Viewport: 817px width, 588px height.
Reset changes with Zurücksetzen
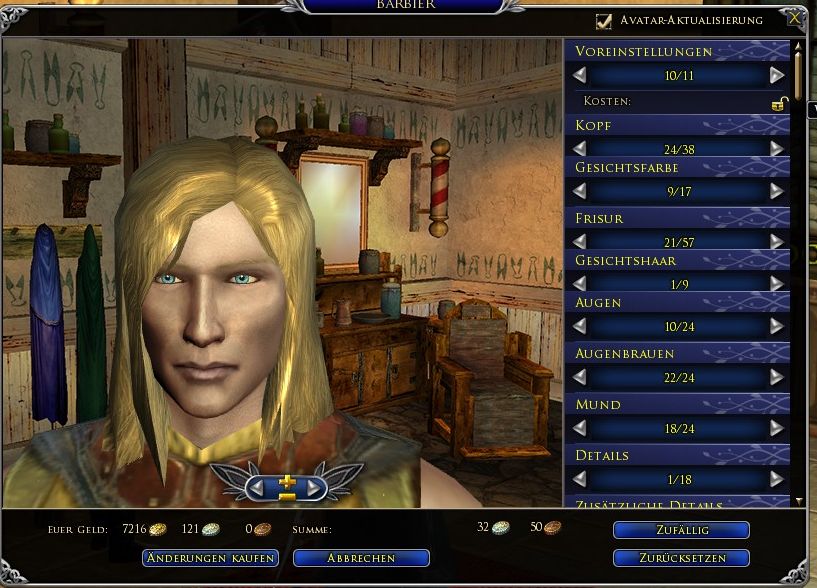[681, 558]
